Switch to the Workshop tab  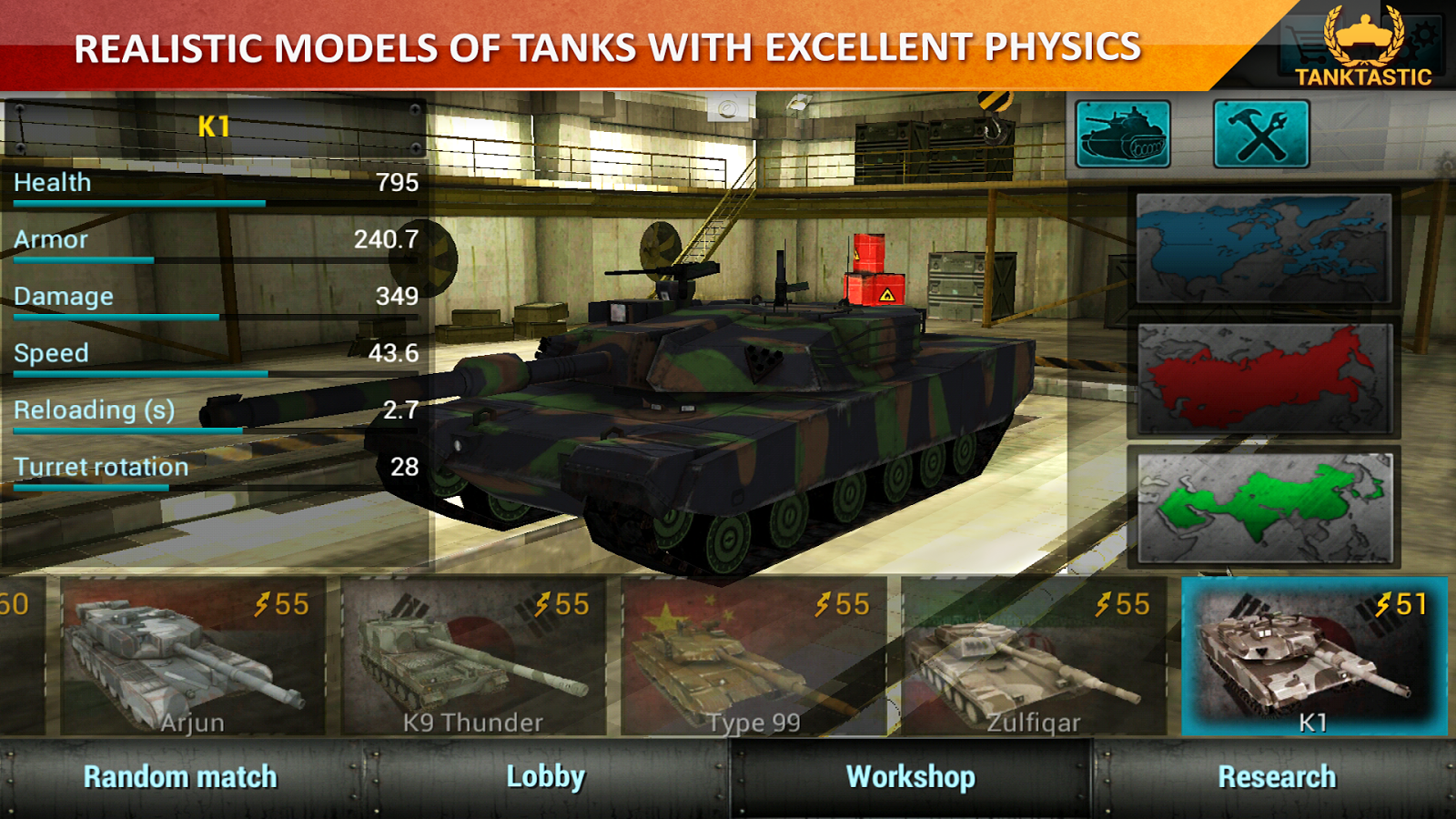(x=910, y=777)
